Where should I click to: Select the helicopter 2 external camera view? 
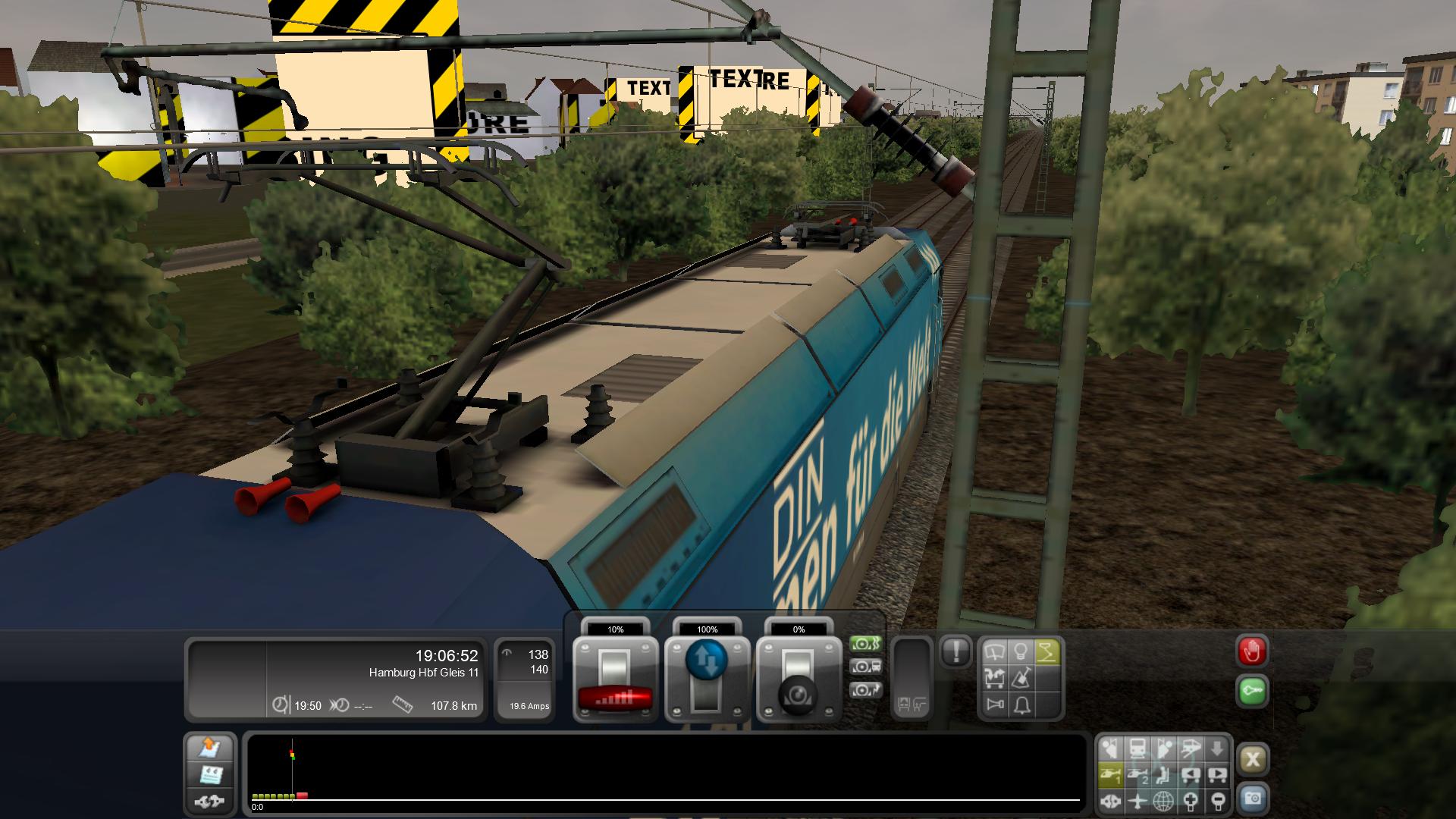coord(1137,775)
